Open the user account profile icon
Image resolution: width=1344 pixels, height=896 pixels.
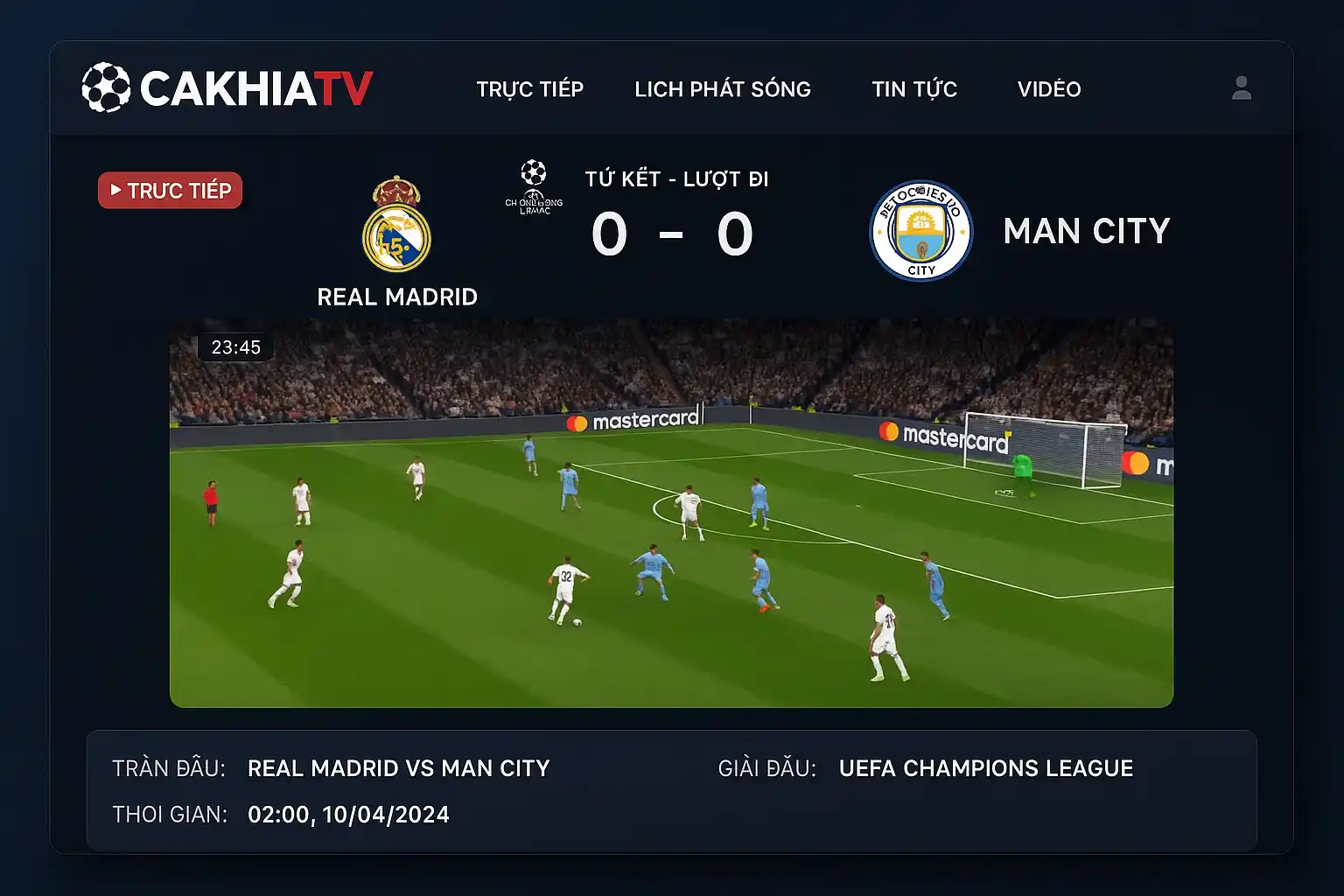[x=1241, y=87]
